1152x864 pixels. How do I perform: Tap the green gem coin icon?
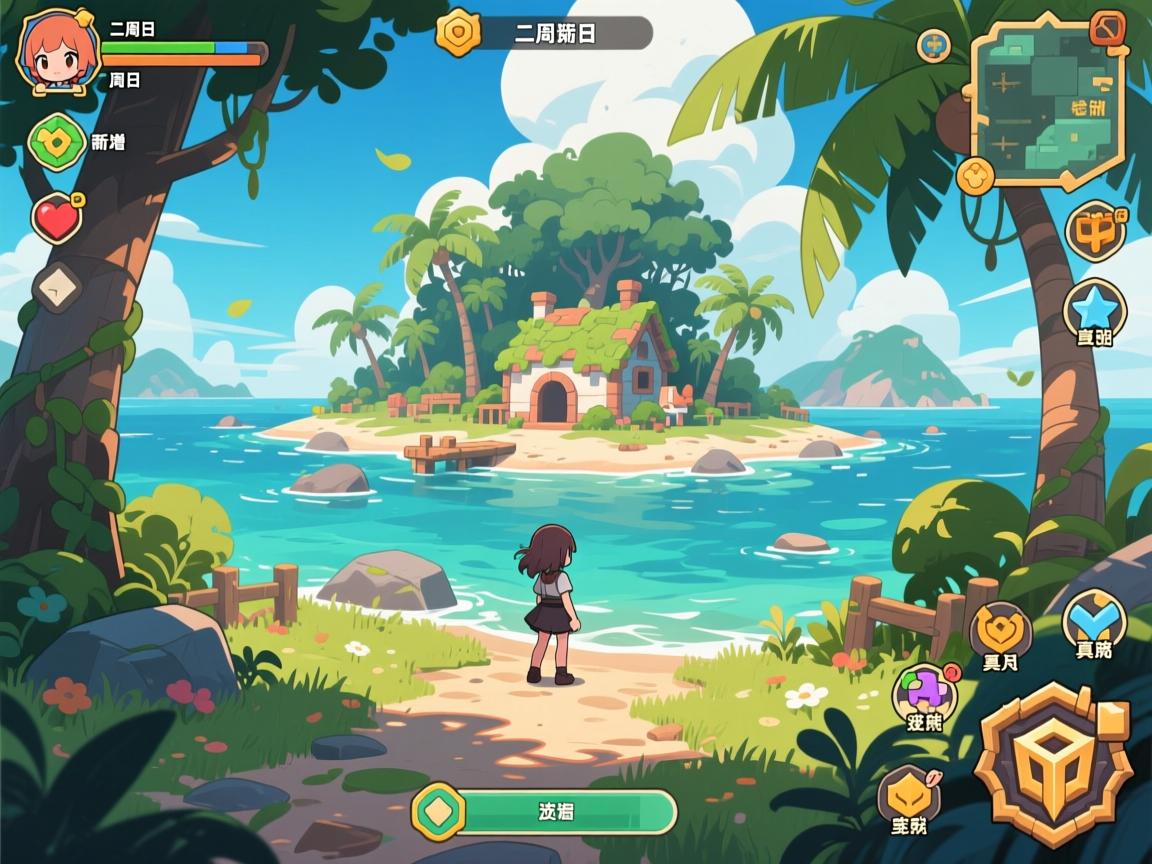point(58,142)
